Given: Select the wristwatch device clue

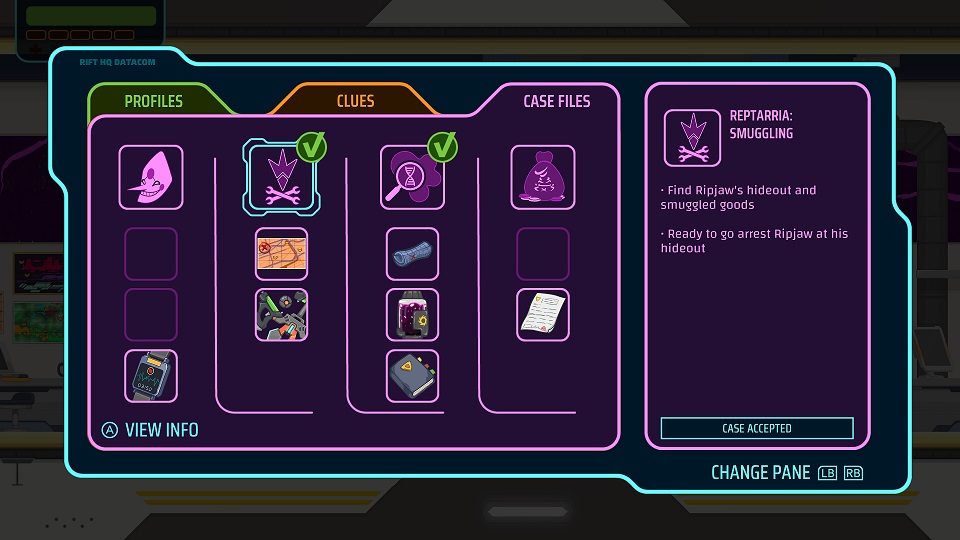Looking at the screenshot, I should (151, 376).
